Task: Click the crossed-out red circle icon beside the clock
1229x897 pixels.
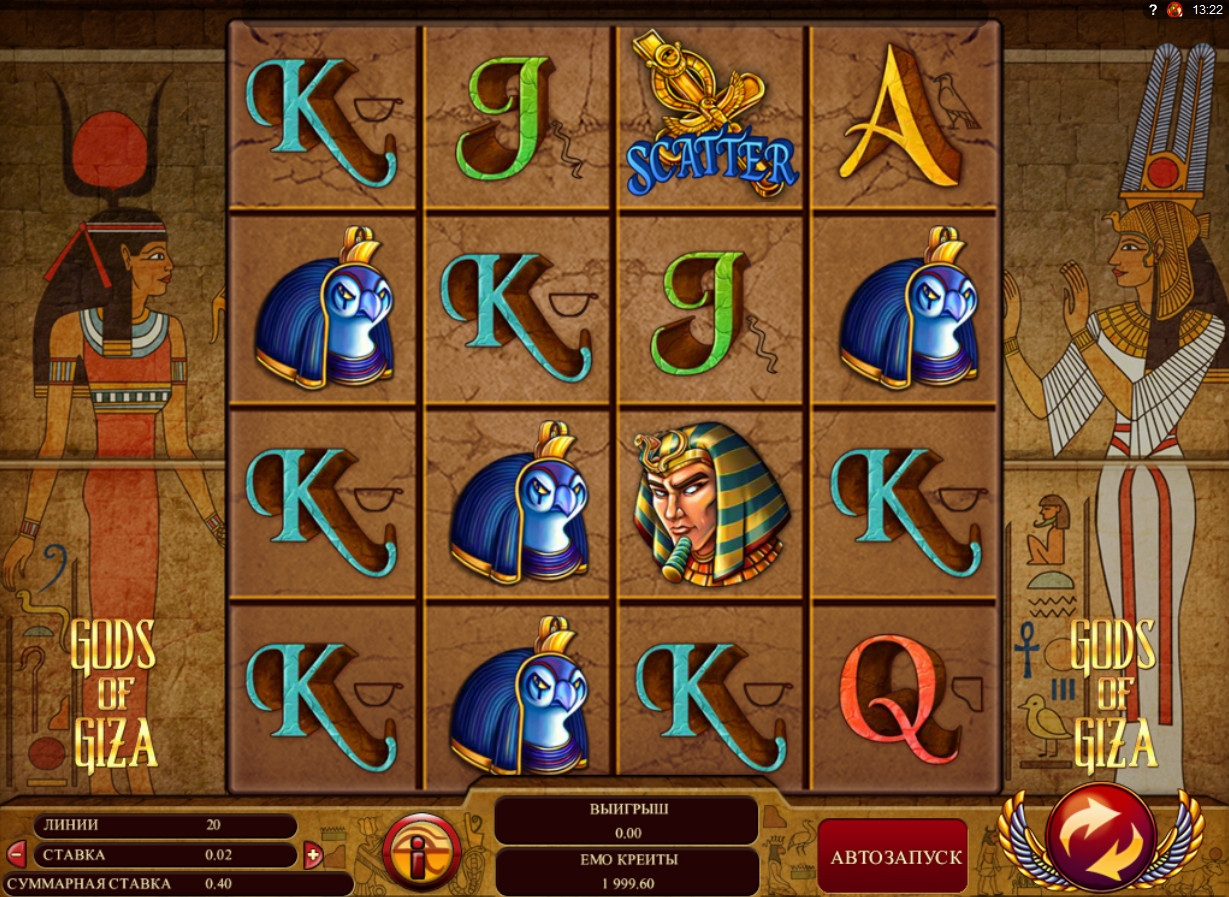Action: (1175, 9)
